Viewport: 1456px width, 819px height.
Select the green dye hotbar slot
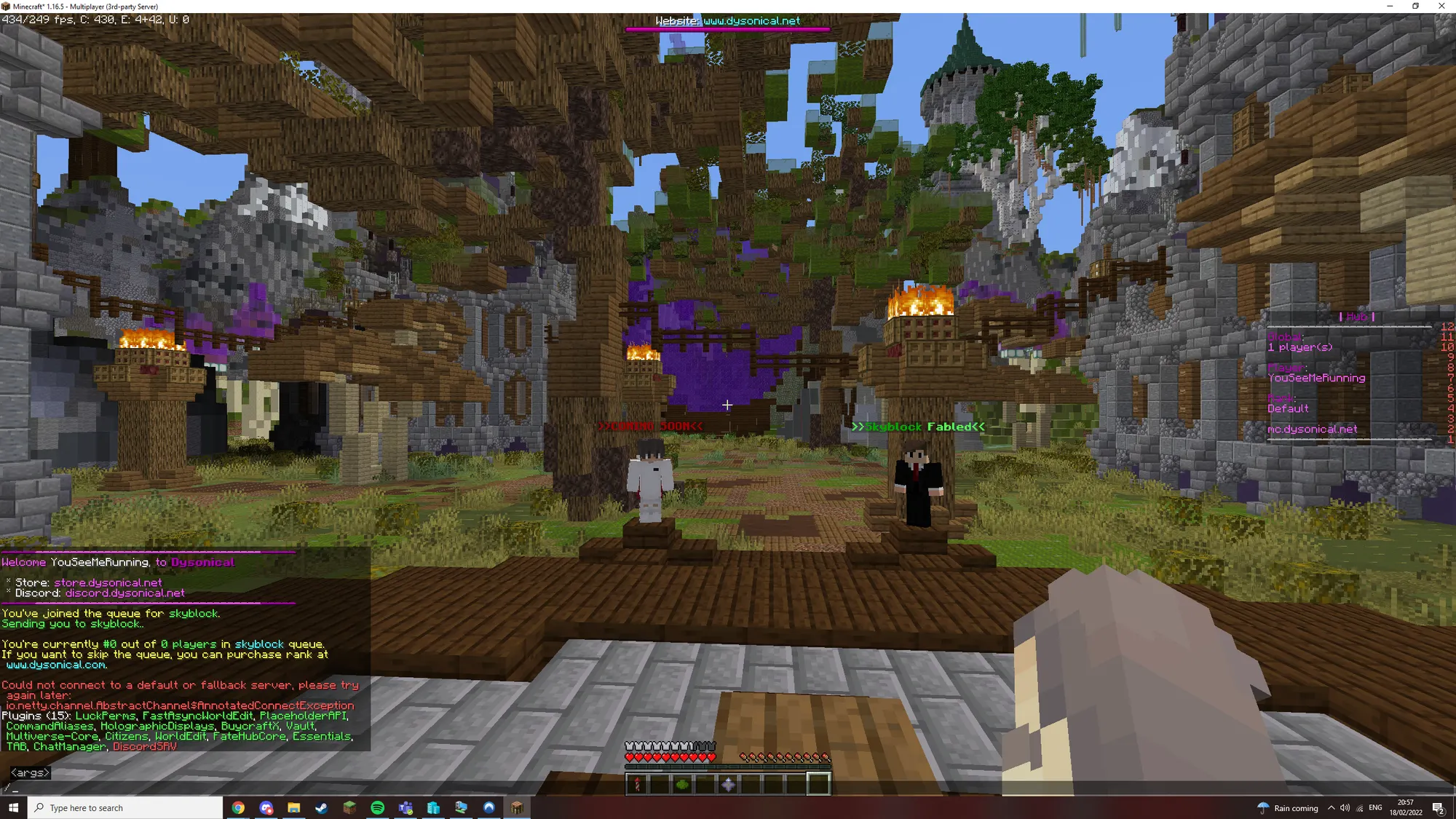pyautogui.click(x=683, y=784)
